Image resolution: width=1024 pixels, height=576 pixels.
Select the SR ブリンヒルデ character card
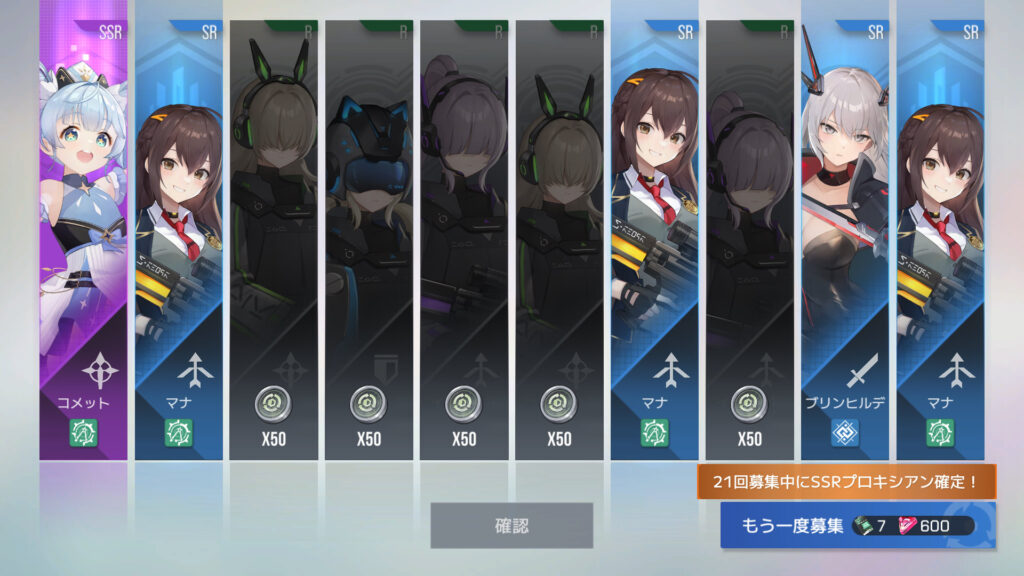point(844,240)
